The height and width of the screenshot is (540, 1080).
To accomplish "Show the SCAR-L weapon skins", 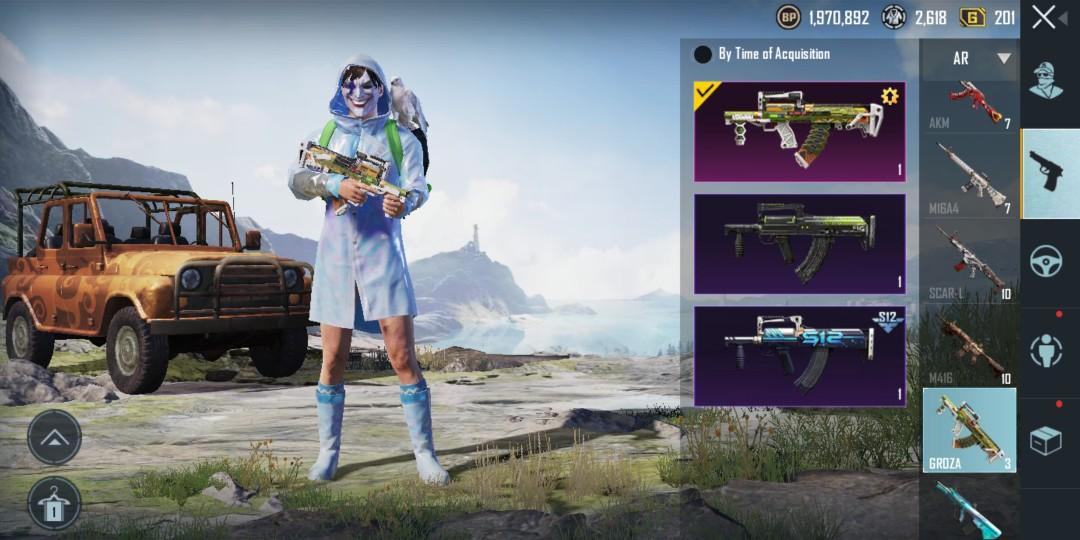I will (969, 262).
